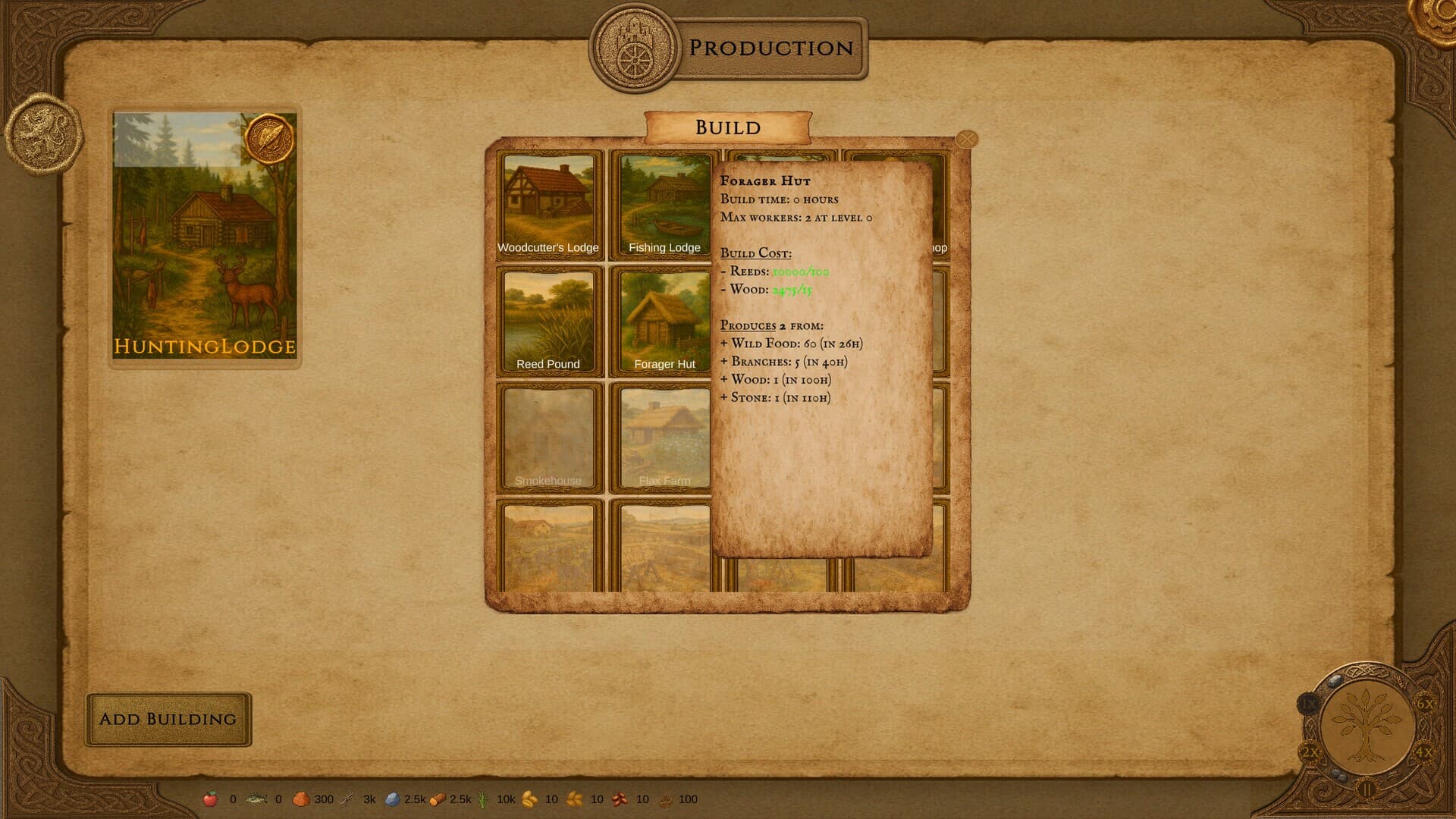Screen dimensions: 1456x819
Task: Click the Production castle wheel emblem
Action: point(634,48)
